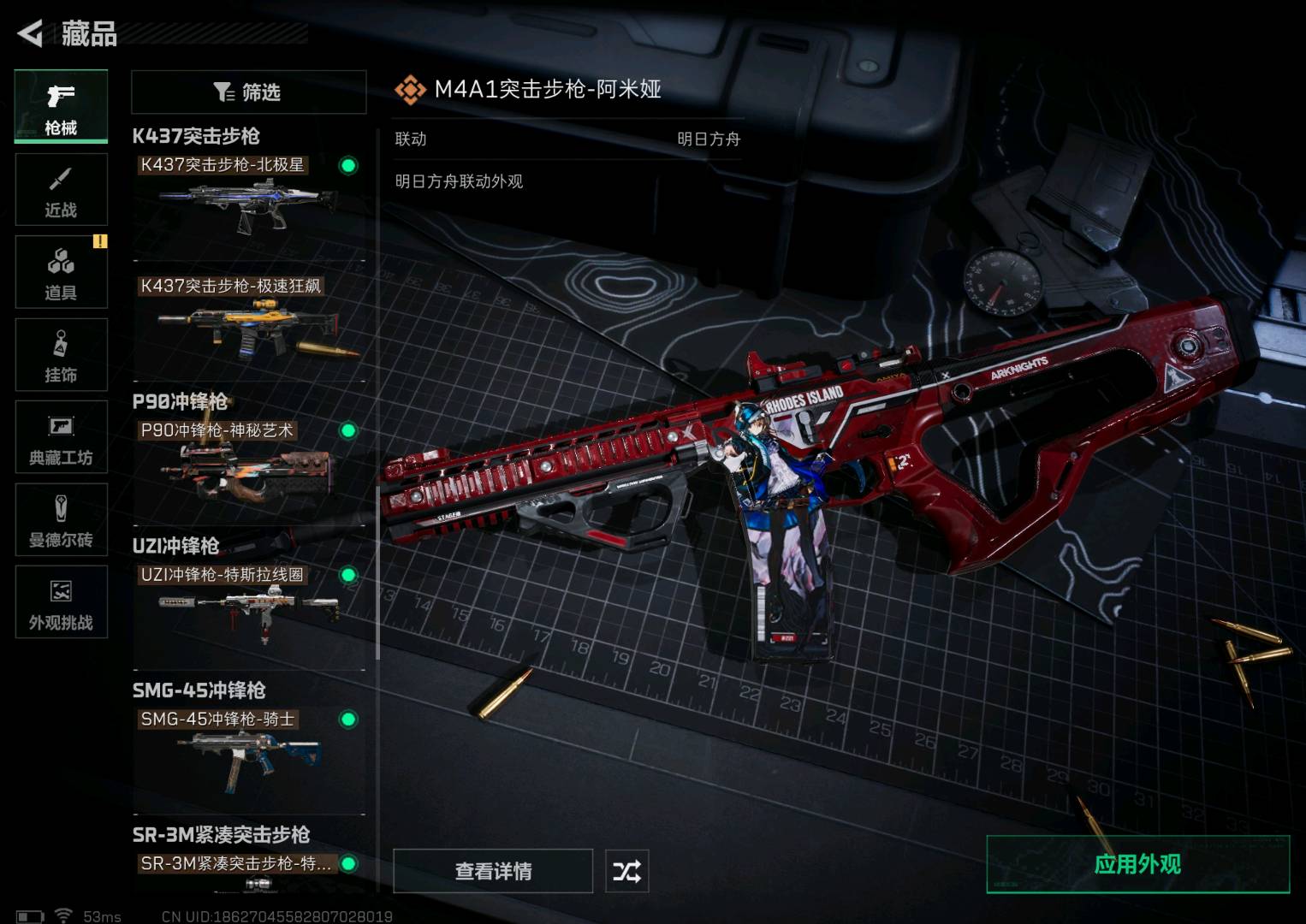Select the 道具 items tab
Screen dimensions: 1306x924
[x=61, y=272]
